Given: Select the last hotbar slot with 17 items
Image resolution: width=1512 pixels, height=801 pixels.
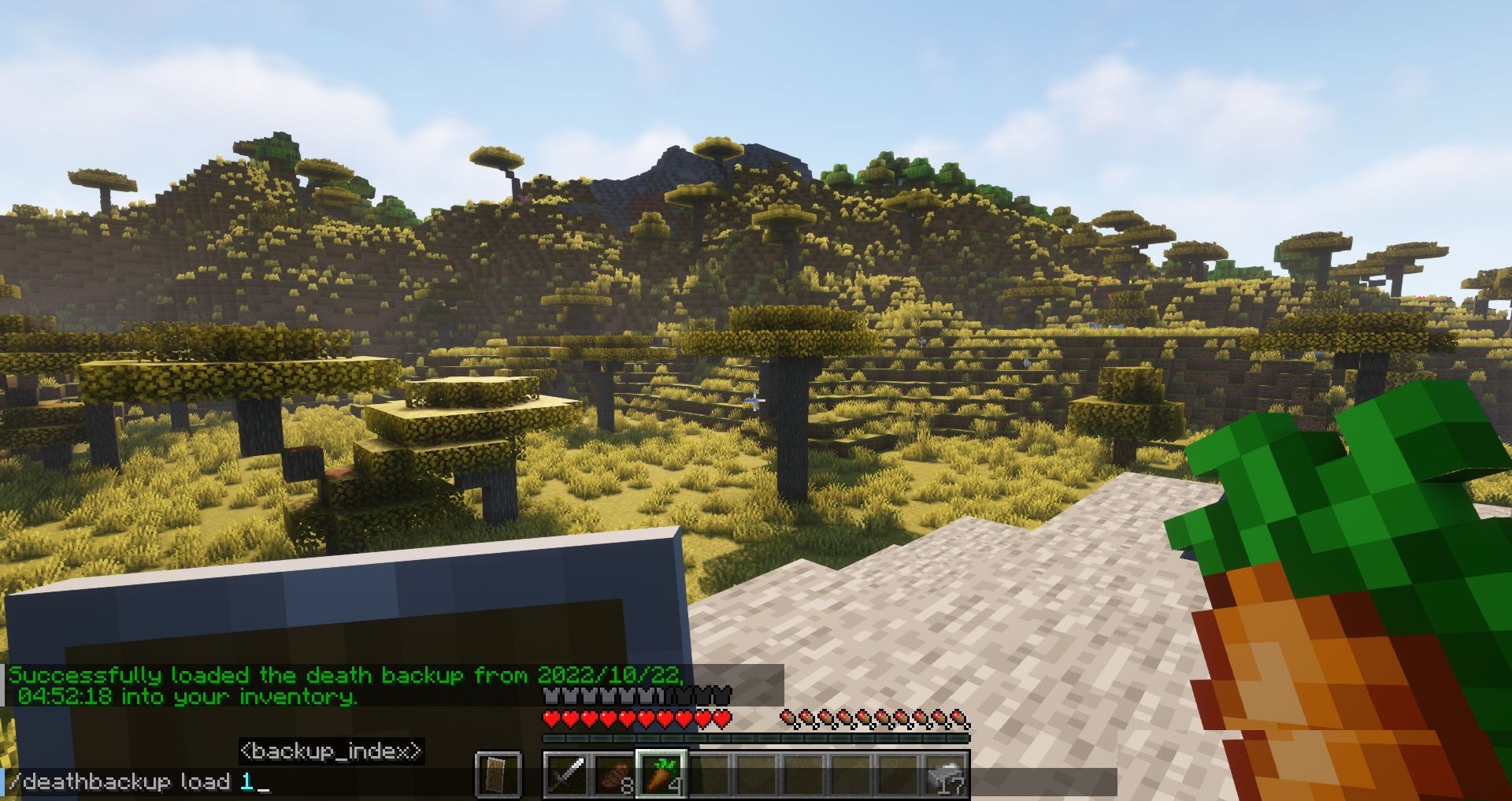Looking at the screenshot, I should point(946,774).
